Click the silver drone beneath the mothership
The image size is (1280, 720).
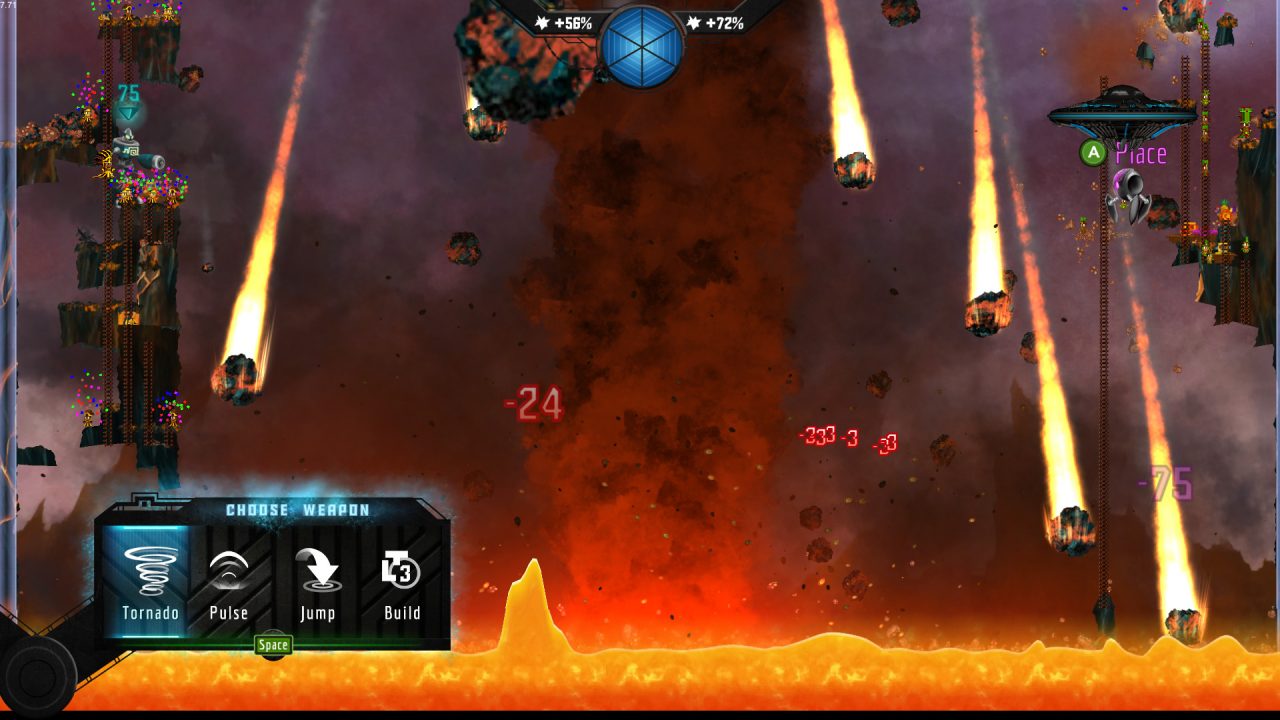tap(1129, 193)
